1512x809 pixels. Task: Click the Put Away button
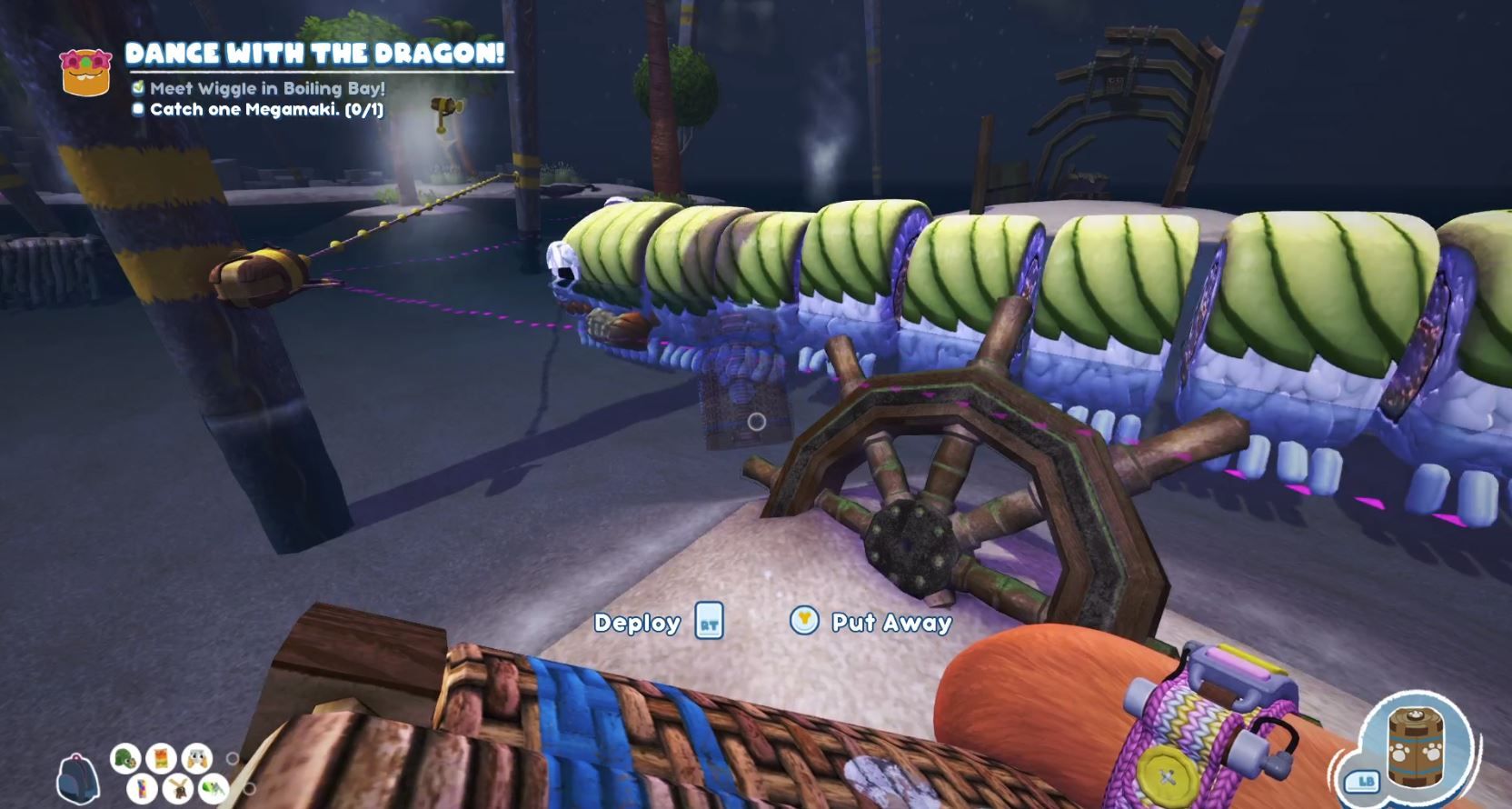tap(892, 624)
